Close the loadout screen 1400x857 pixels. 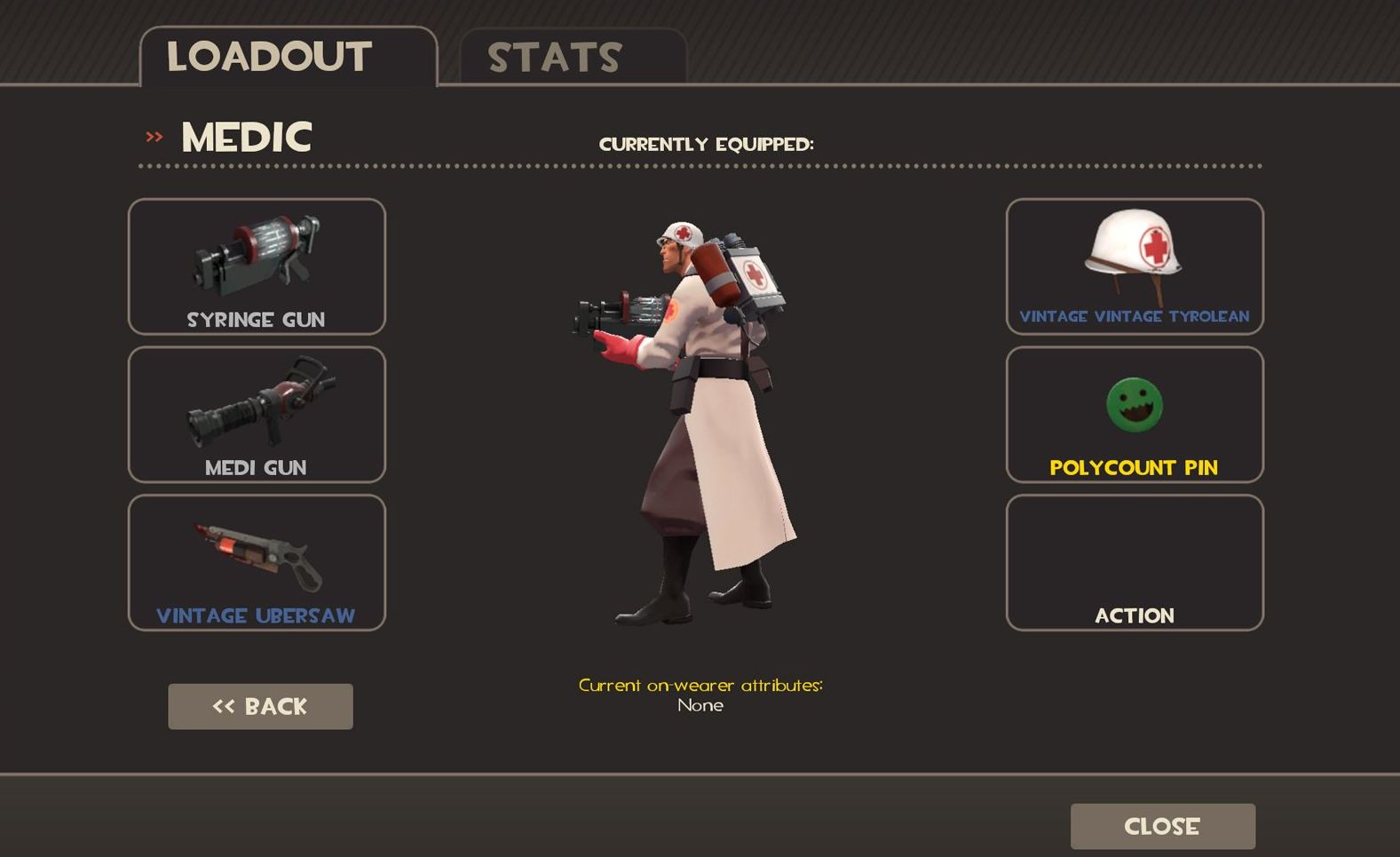click(1162, 826)
